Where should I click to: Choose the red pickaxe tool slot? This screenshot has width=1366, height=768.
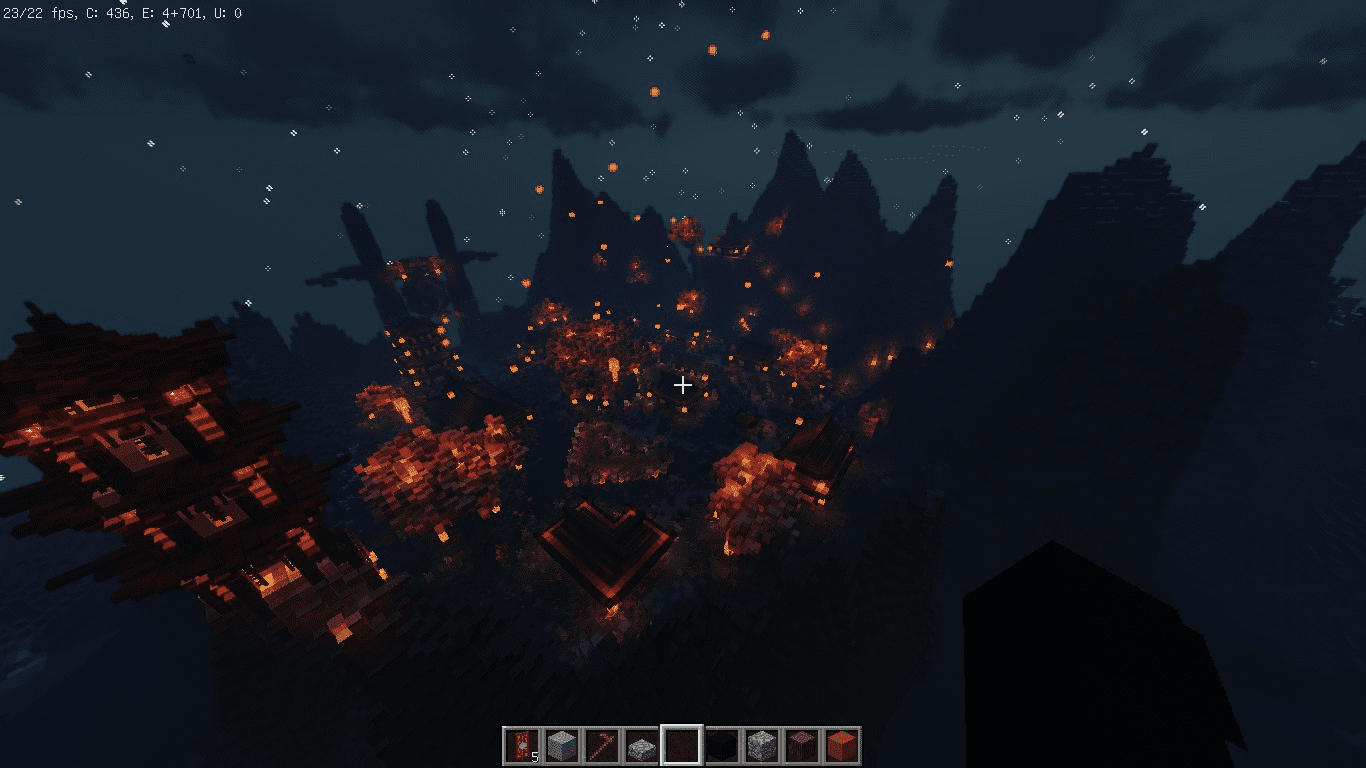point(601,746)
